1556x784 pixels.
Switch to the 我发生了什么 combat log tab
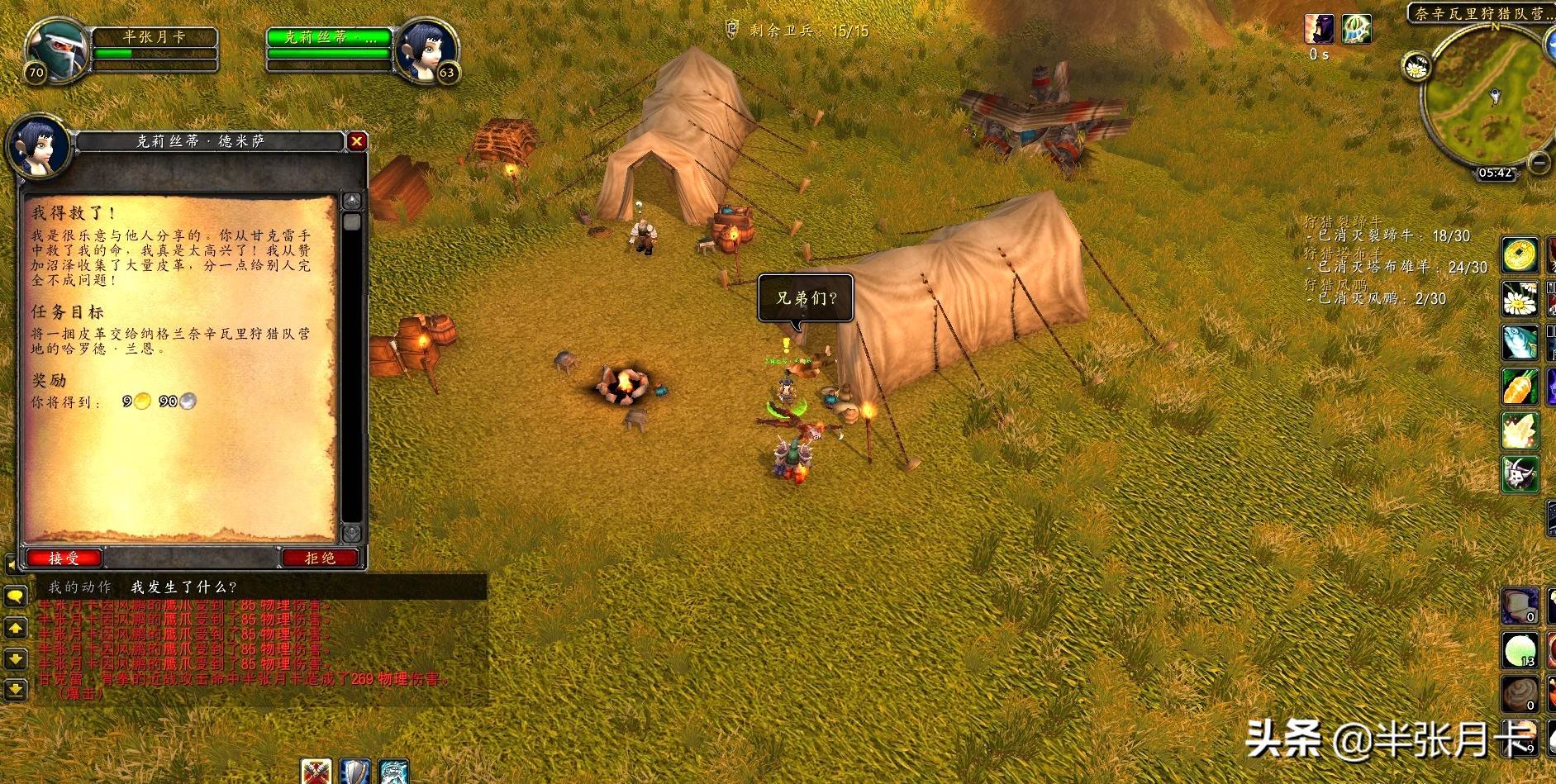[183, 587]
